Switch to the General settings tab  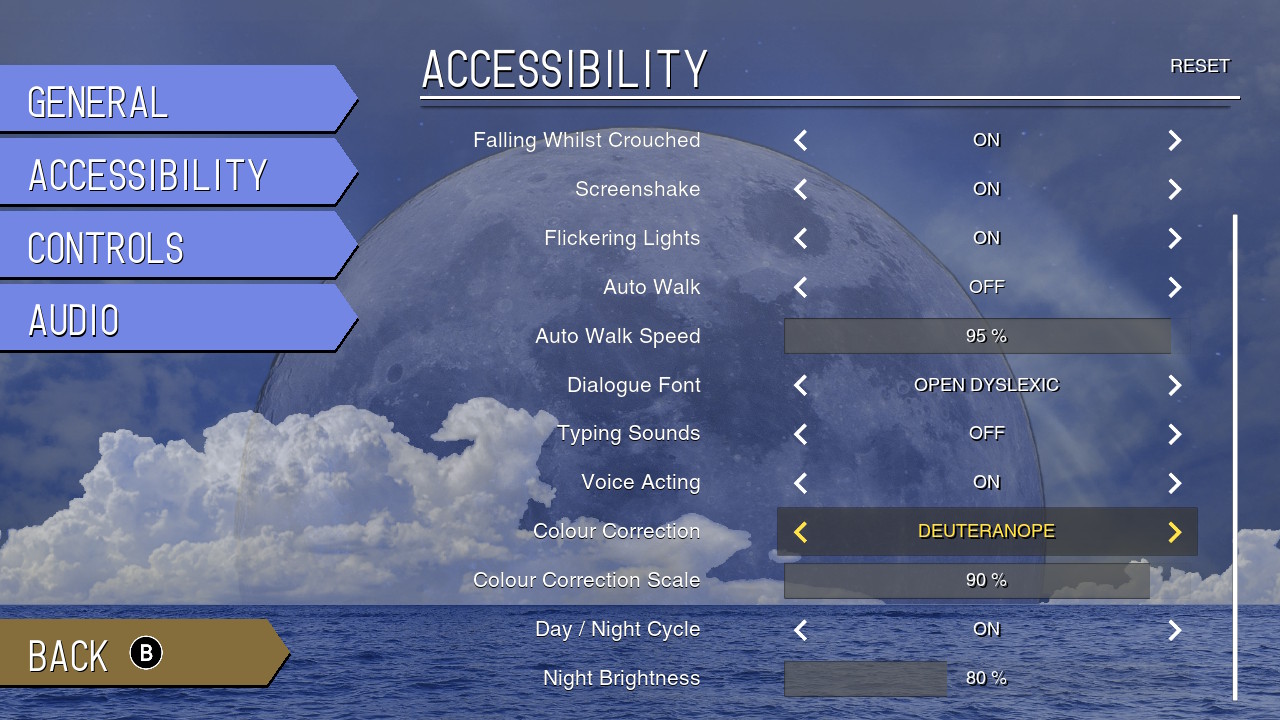pos(170,100)
